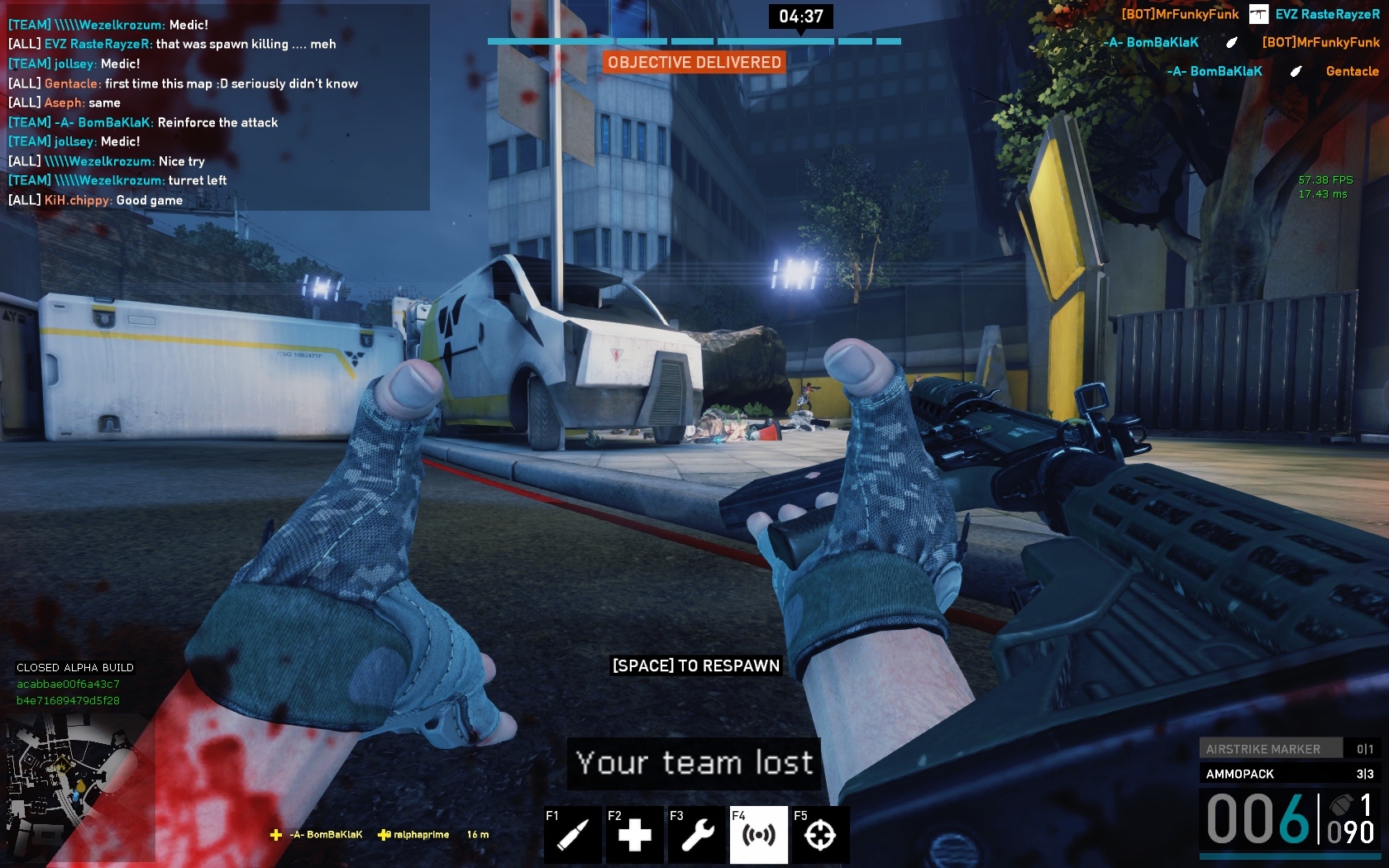Select the highlighted F4 signal class

(758, 834)
